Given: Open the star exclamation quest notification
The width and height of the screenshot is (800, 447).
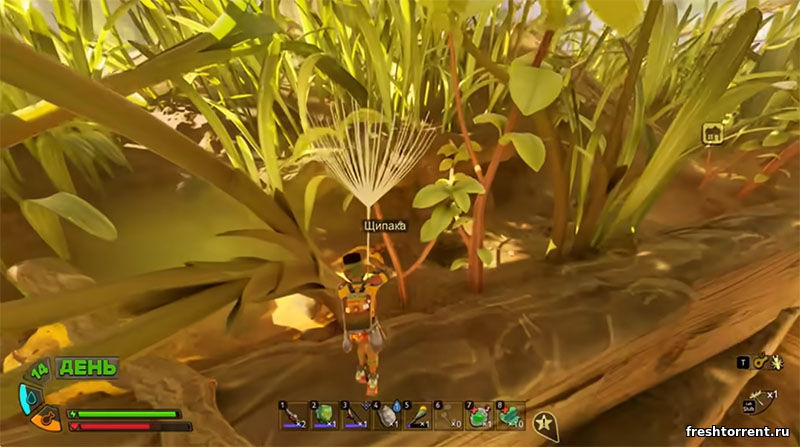Looking at the screenshot, I should pyautogui.click(x=544, y=423).
